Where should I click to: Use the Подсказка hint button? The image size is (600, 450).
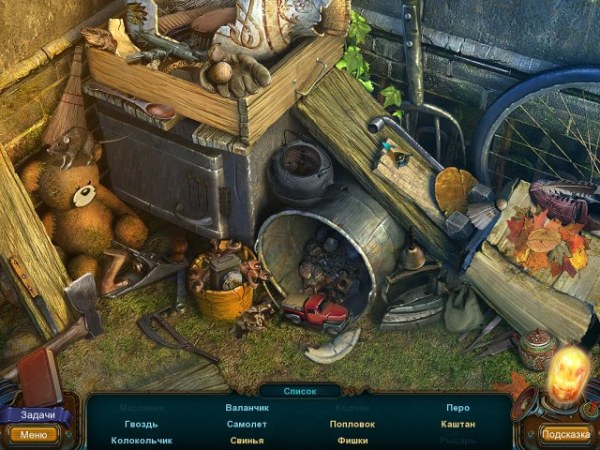[566, 434]
